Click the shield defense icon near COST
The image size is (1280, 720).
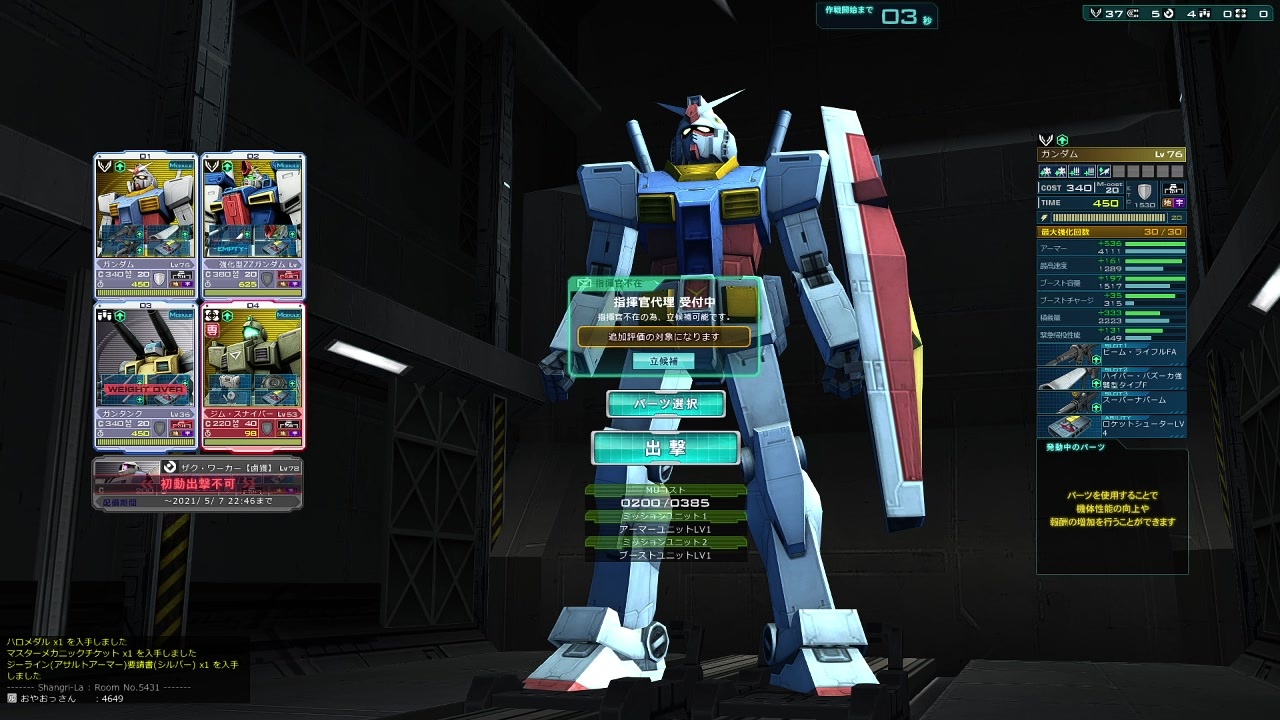1144,190
